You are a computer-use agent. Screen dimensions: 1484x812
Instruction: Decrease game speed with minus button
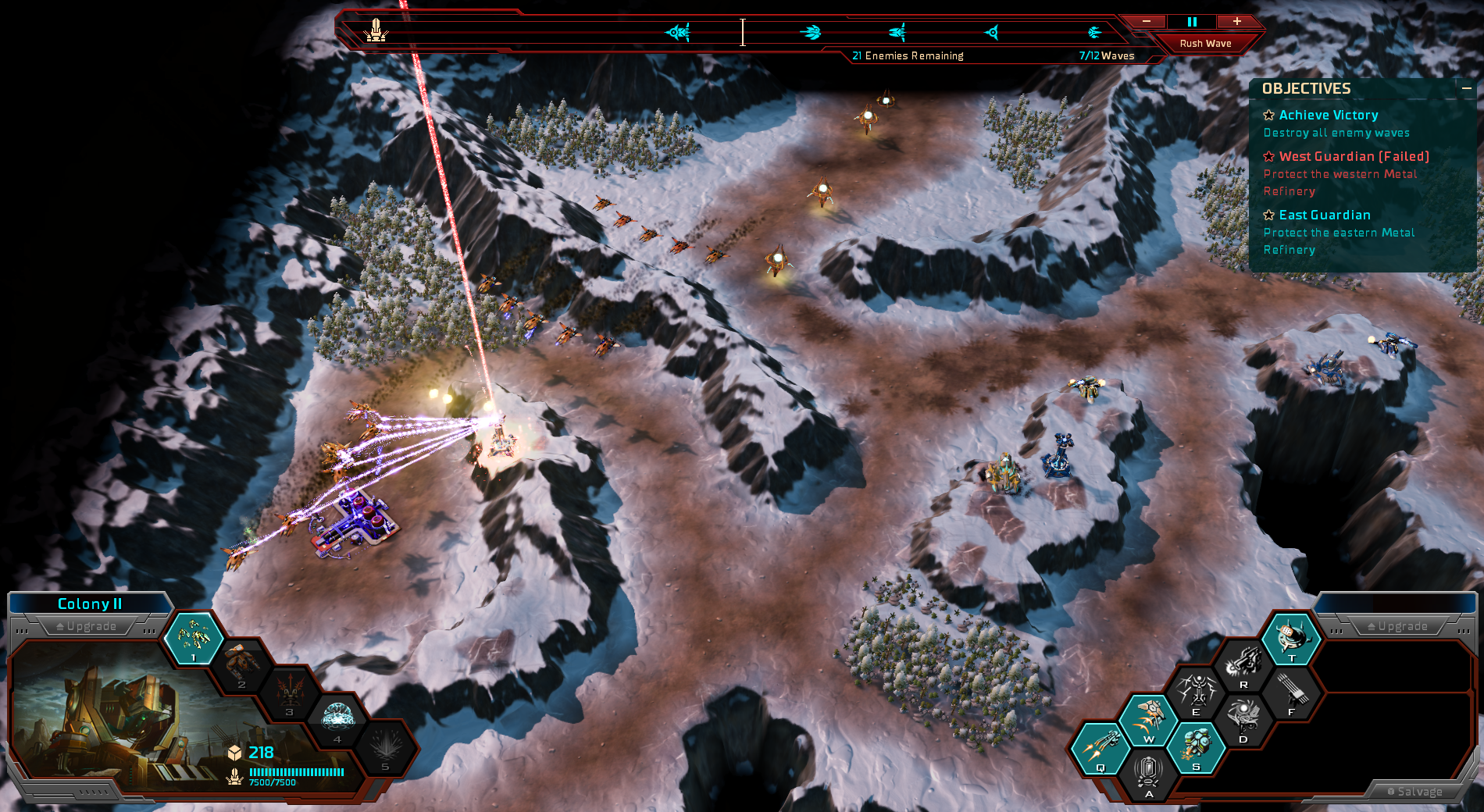pyautogui.click(x=1147, y=22)
